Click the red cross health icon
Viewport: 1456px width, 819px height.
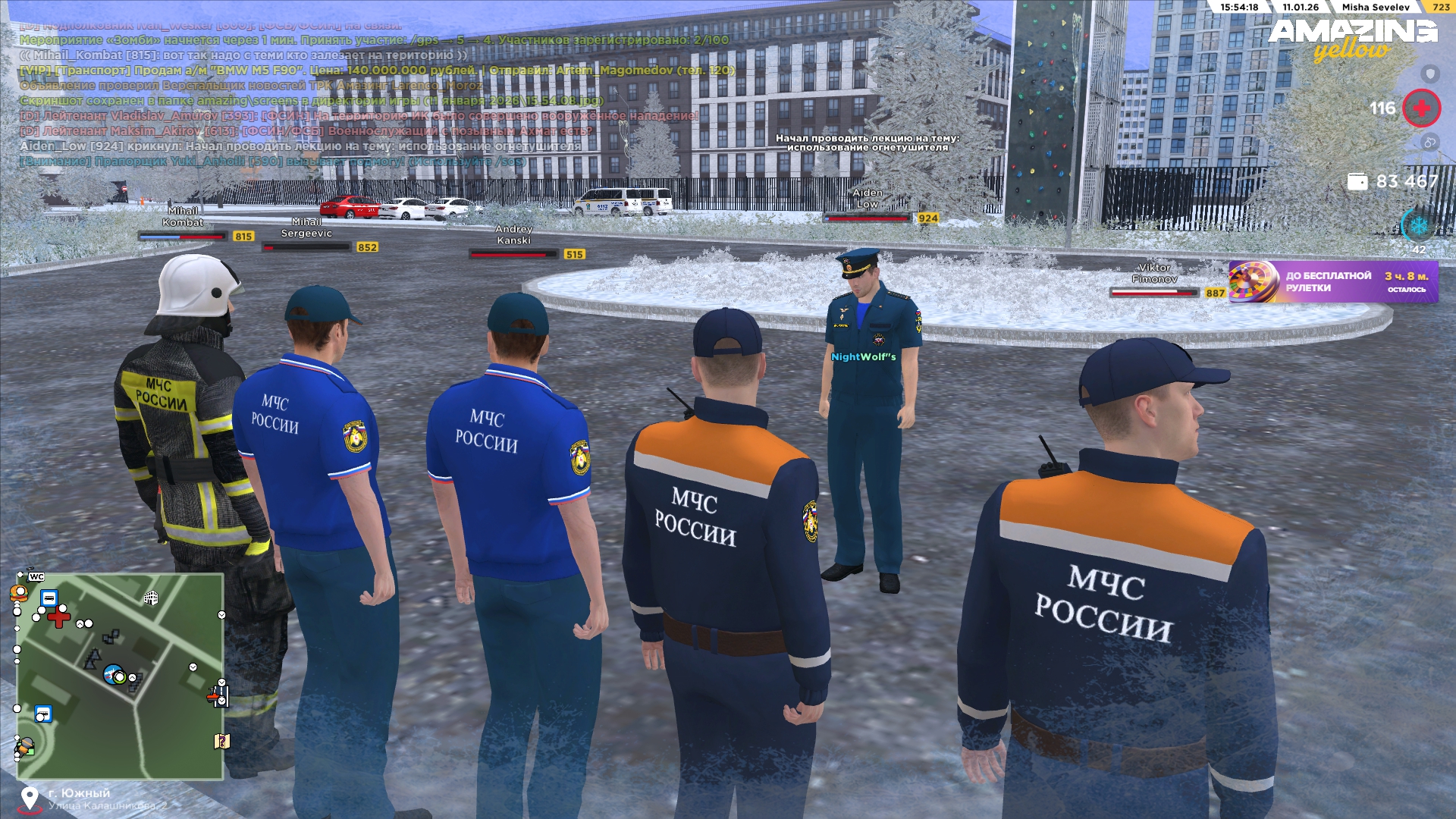point(1421,108)
